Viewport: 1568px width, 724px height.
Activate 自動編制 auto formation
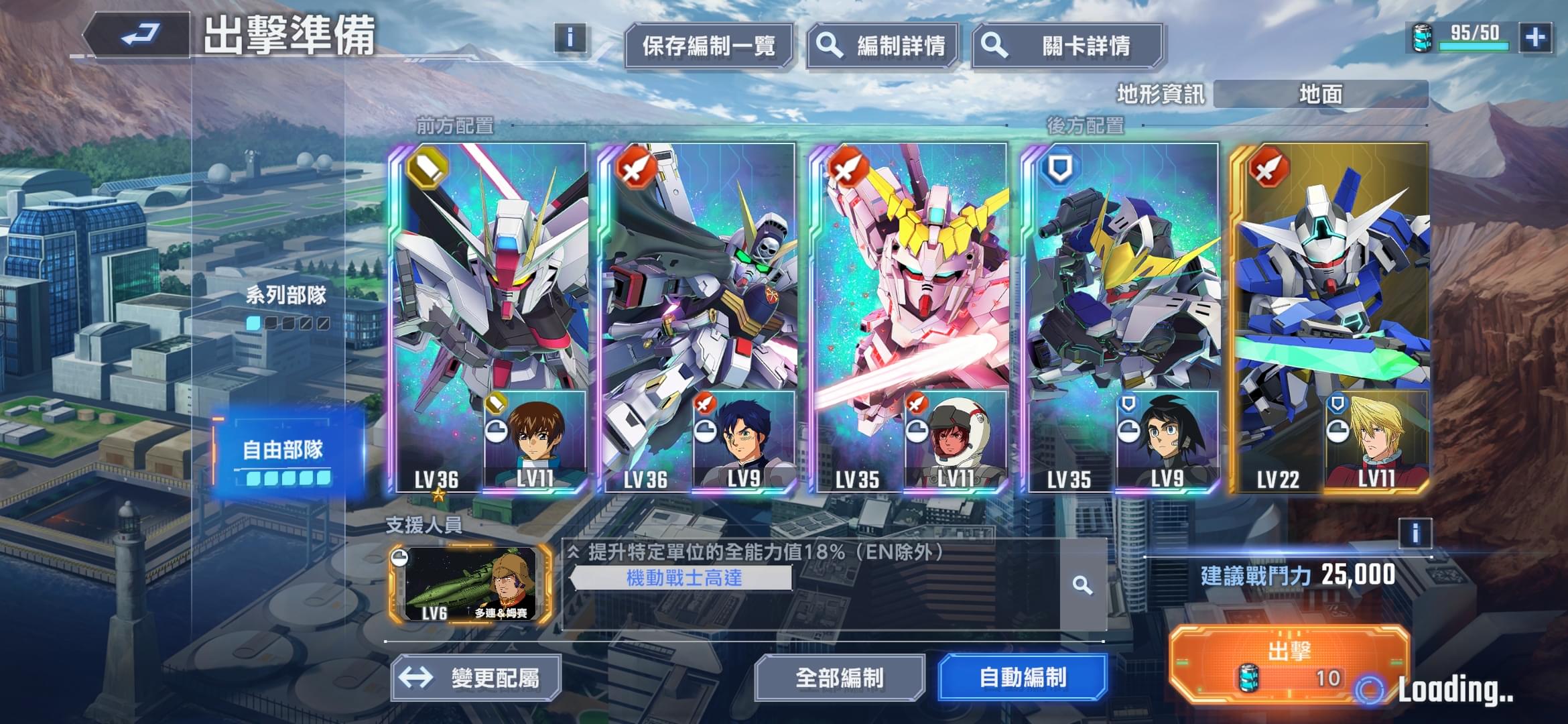point(1023,678)
